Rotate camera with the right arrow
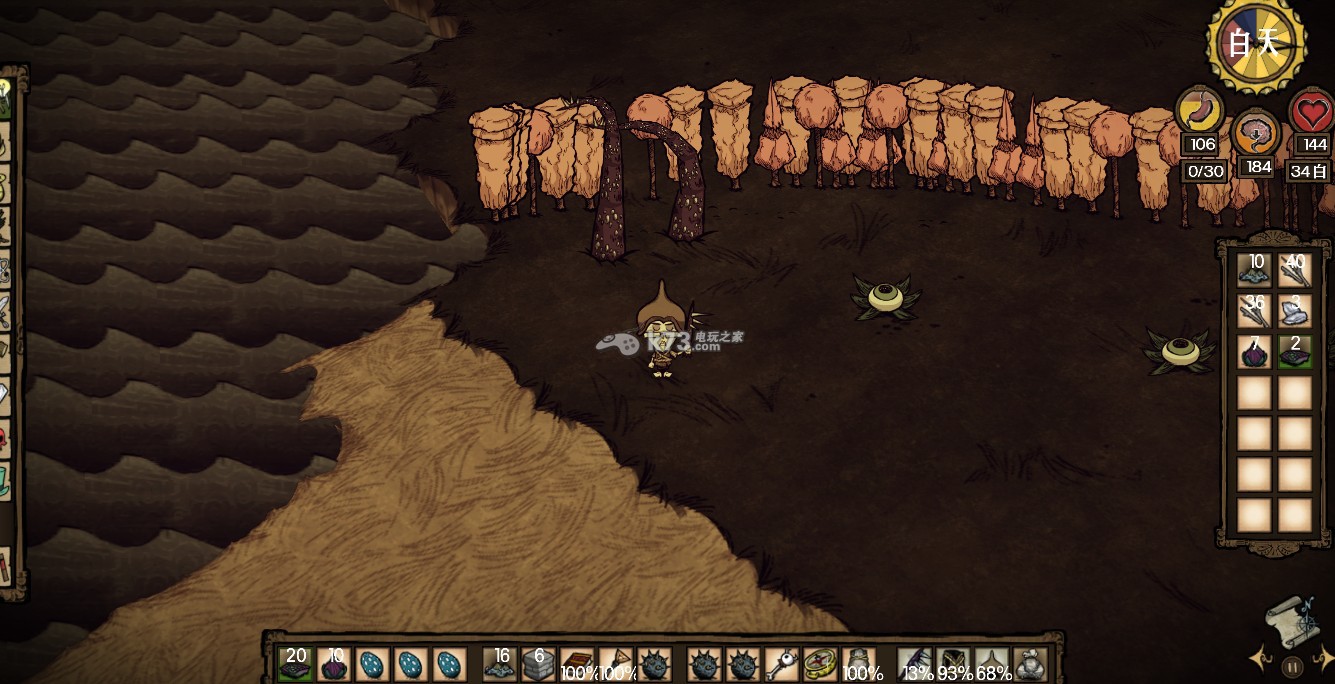1335x684 pixels. click(1325, 658)
